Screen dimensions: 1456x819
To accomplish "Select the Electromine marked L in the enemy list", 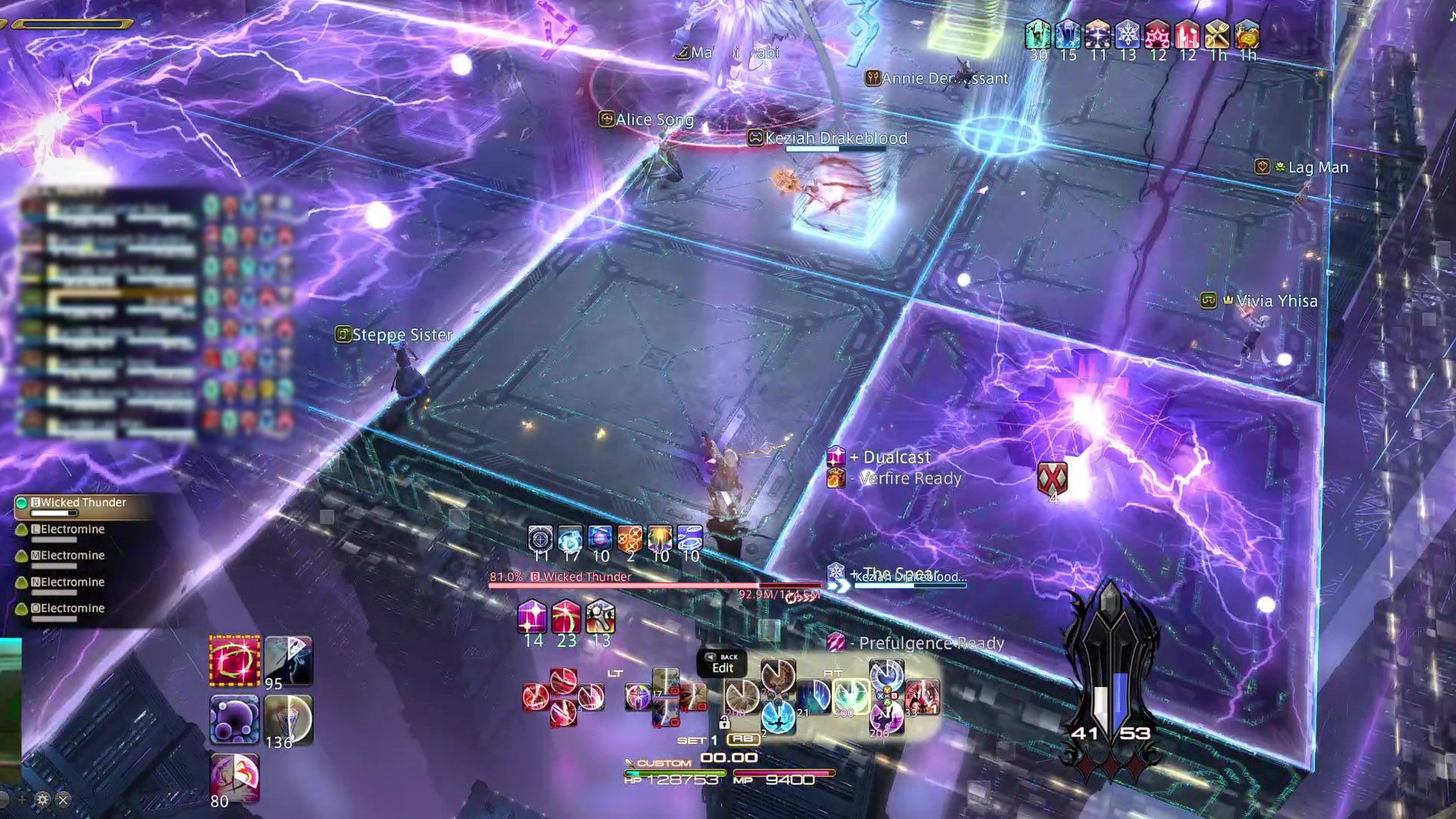I will pyautogui.click(x=72, y=529).
